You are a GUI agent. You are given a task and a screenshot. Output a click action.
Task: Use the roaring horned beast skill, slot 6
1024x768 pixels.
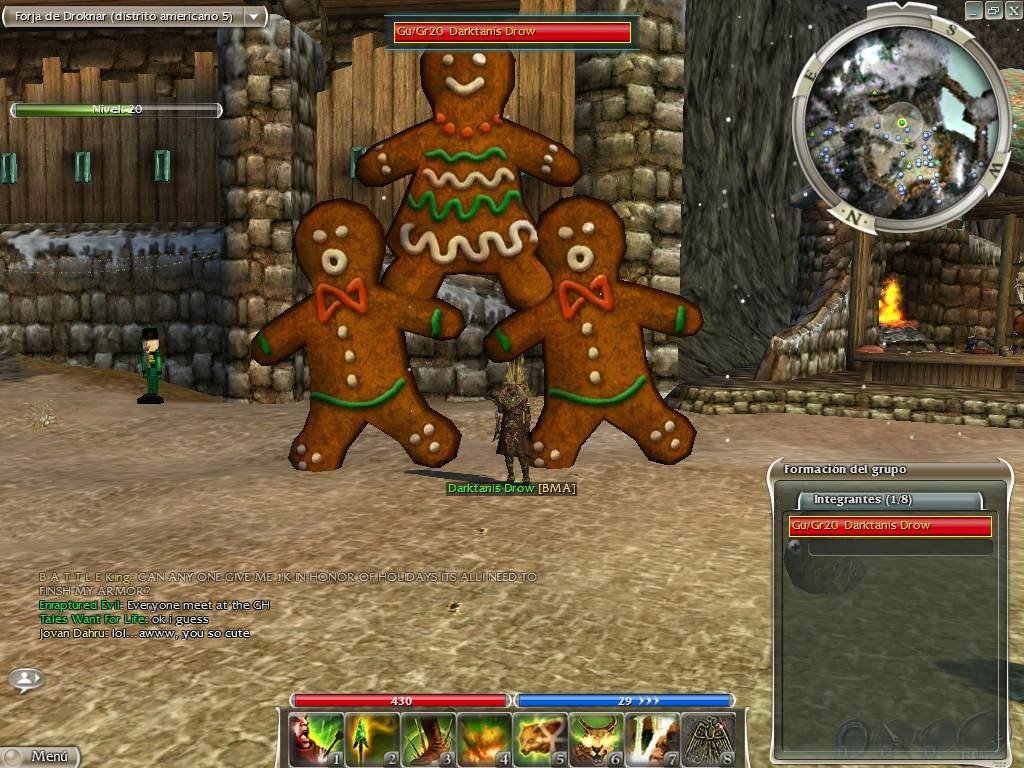point(596,739)
